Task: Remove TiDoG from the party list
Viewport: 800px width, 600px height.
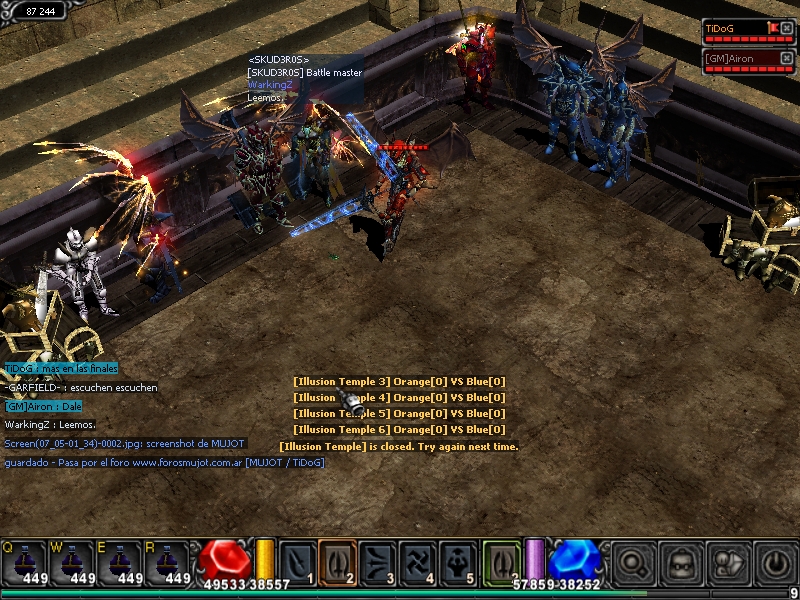Action: (787, 28)
